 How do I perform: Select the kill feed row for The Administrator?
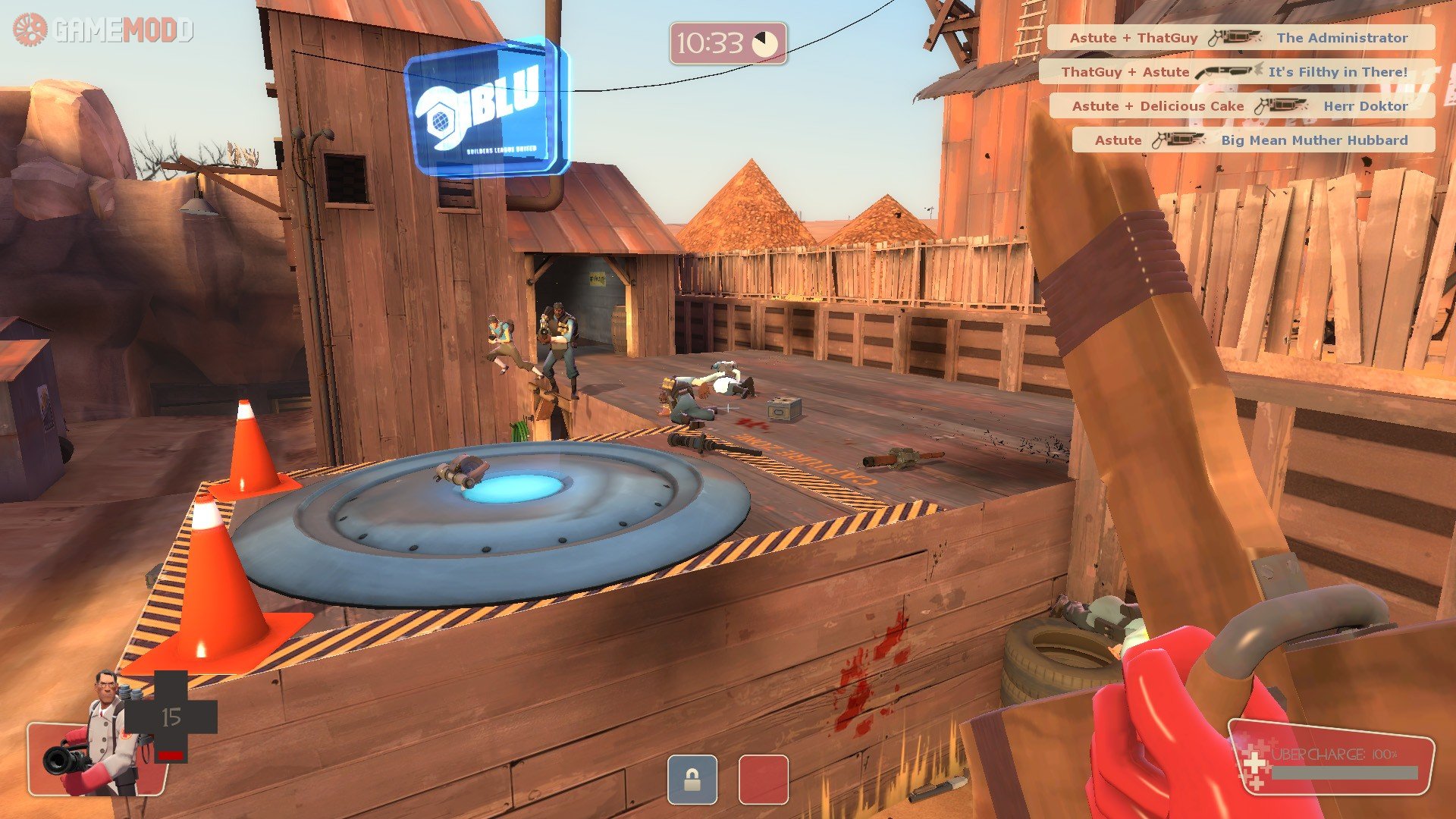1241,38
